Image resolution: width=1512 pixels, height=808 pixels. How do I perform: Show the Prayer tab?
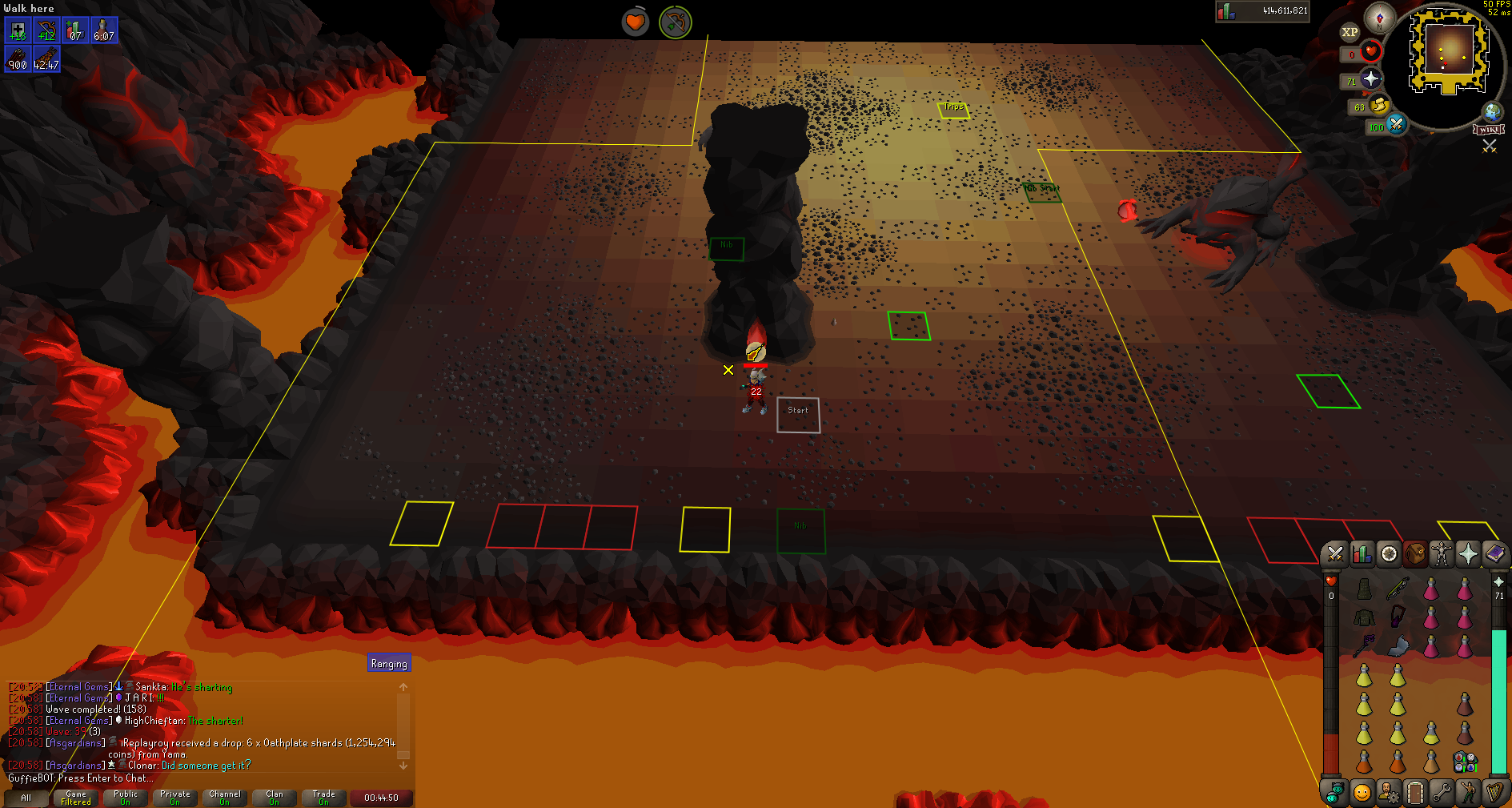coord(1468,553)
